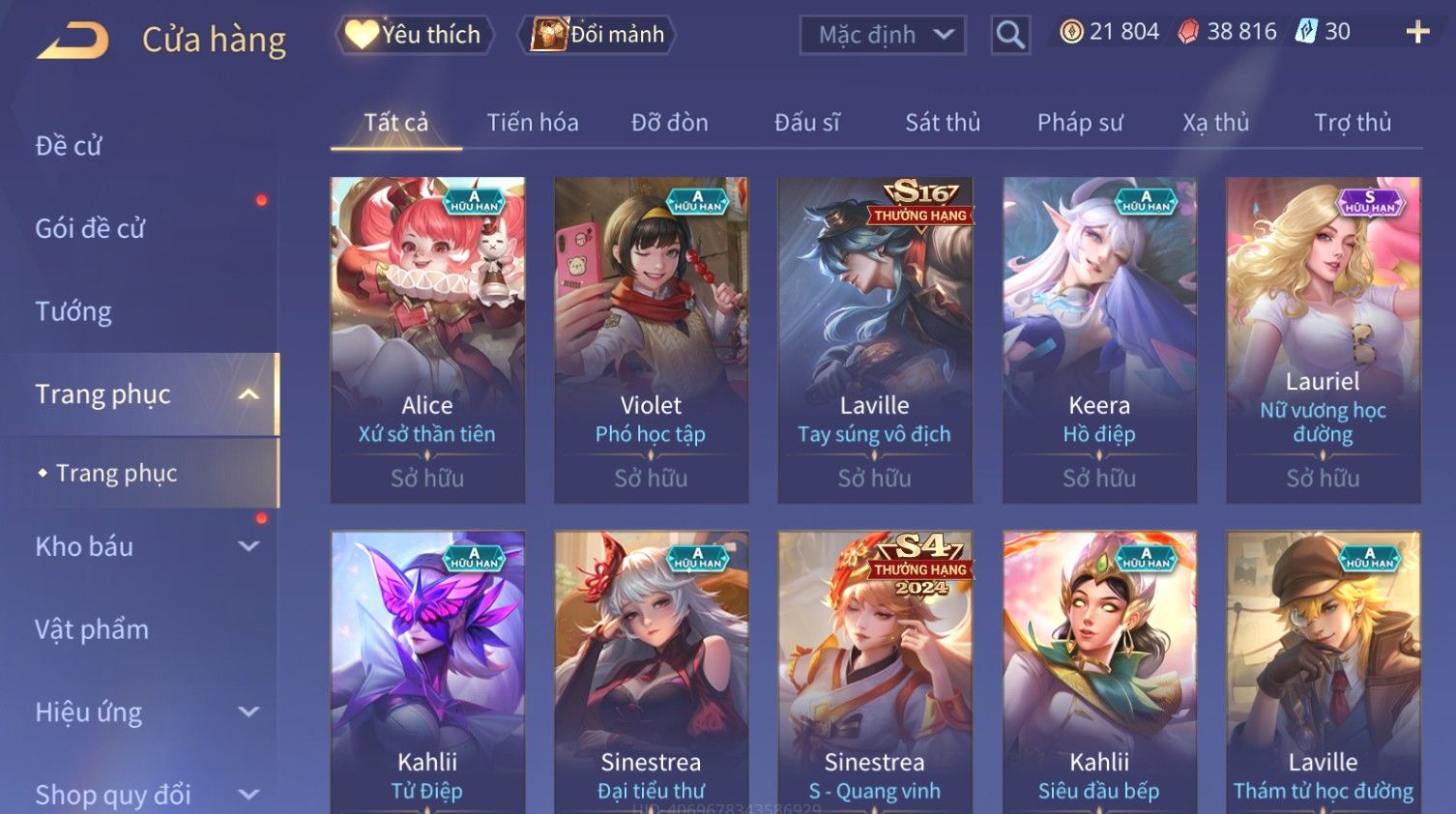
Task: Open the Yêu thích favorites list
Action: [415, 35]
